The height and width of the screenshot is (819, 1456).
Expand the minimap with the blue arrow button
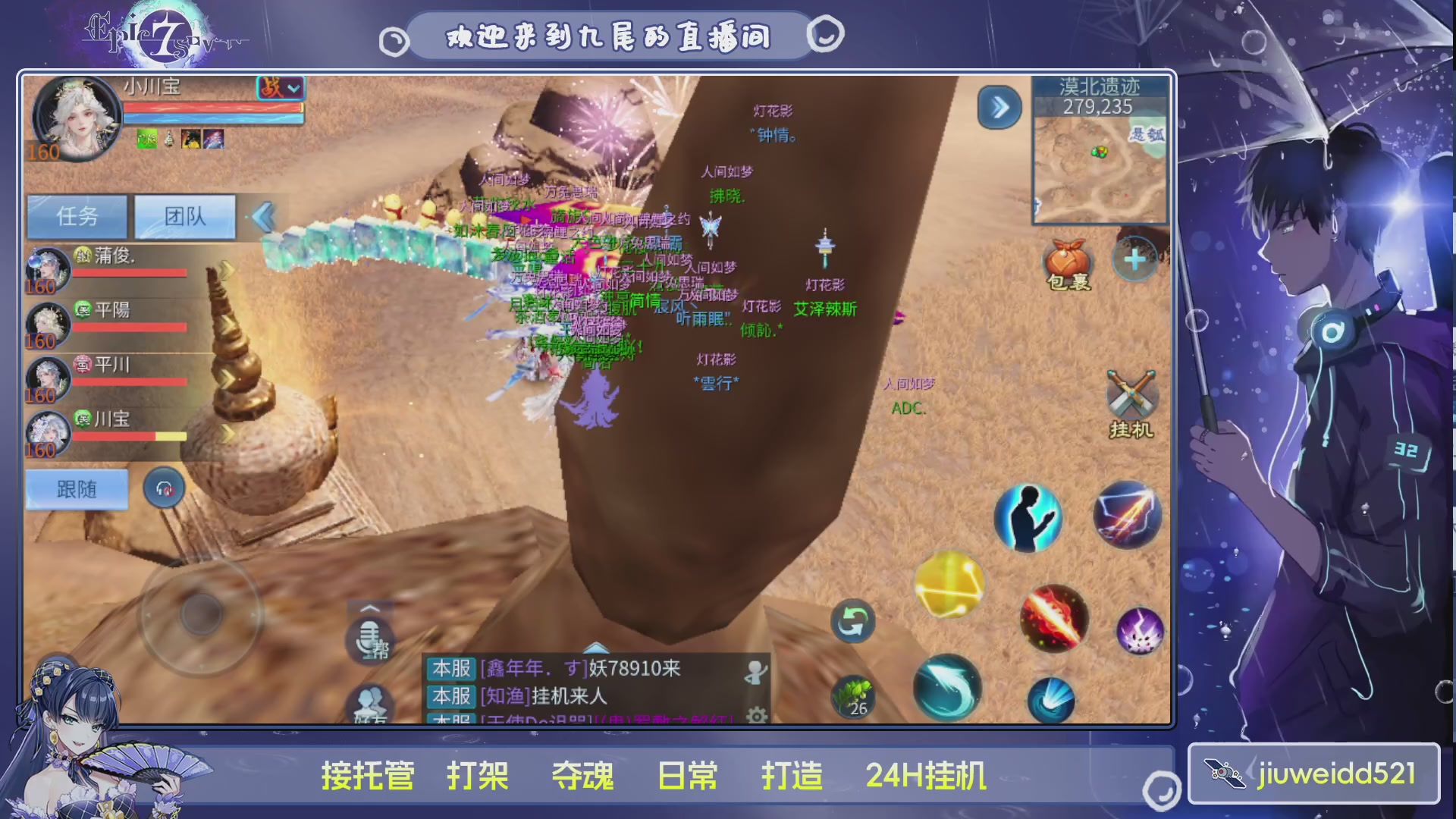(999, 107)
